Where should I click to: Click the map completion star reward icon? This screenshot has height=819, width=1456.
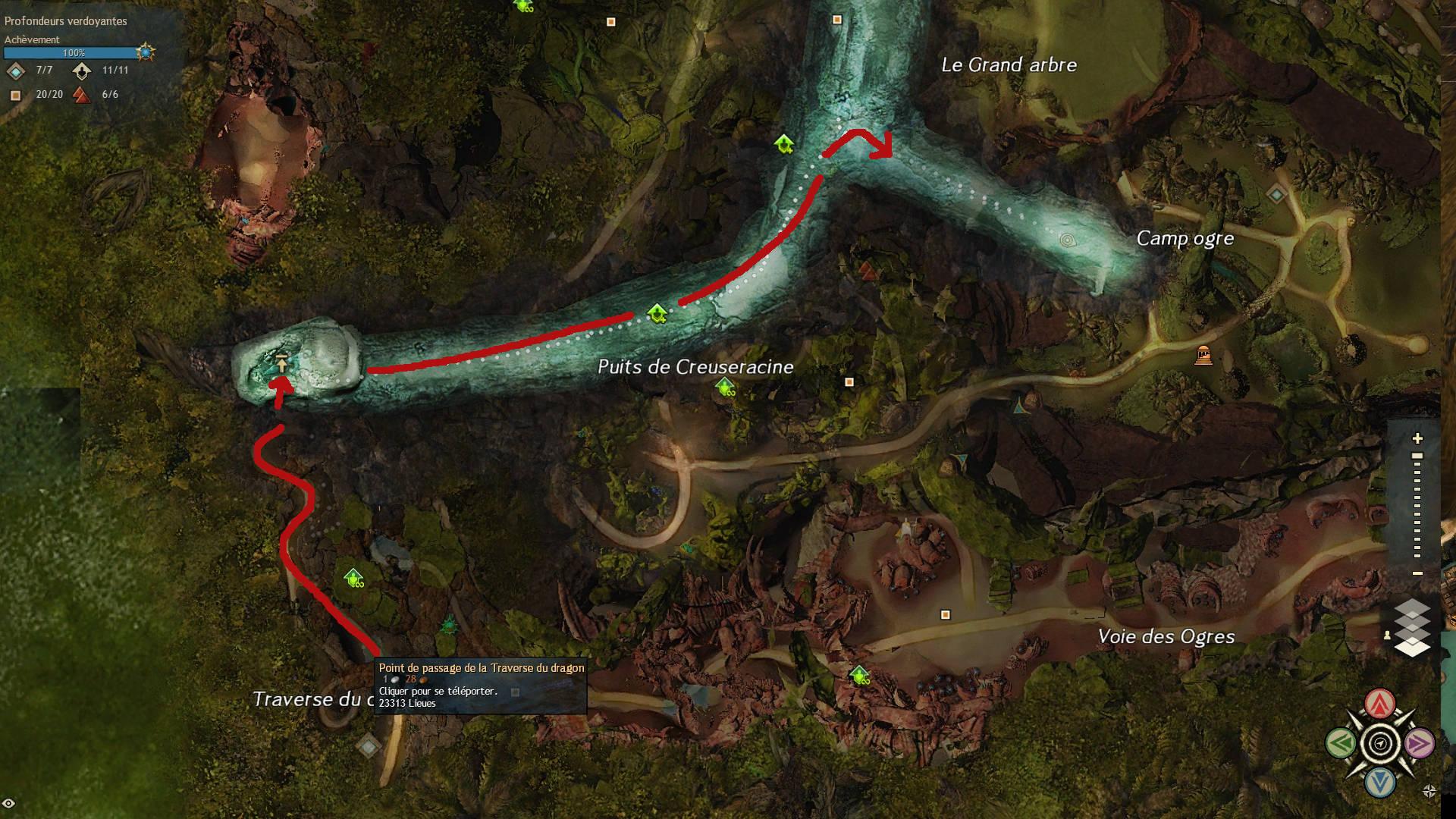(x=146, y=52)
